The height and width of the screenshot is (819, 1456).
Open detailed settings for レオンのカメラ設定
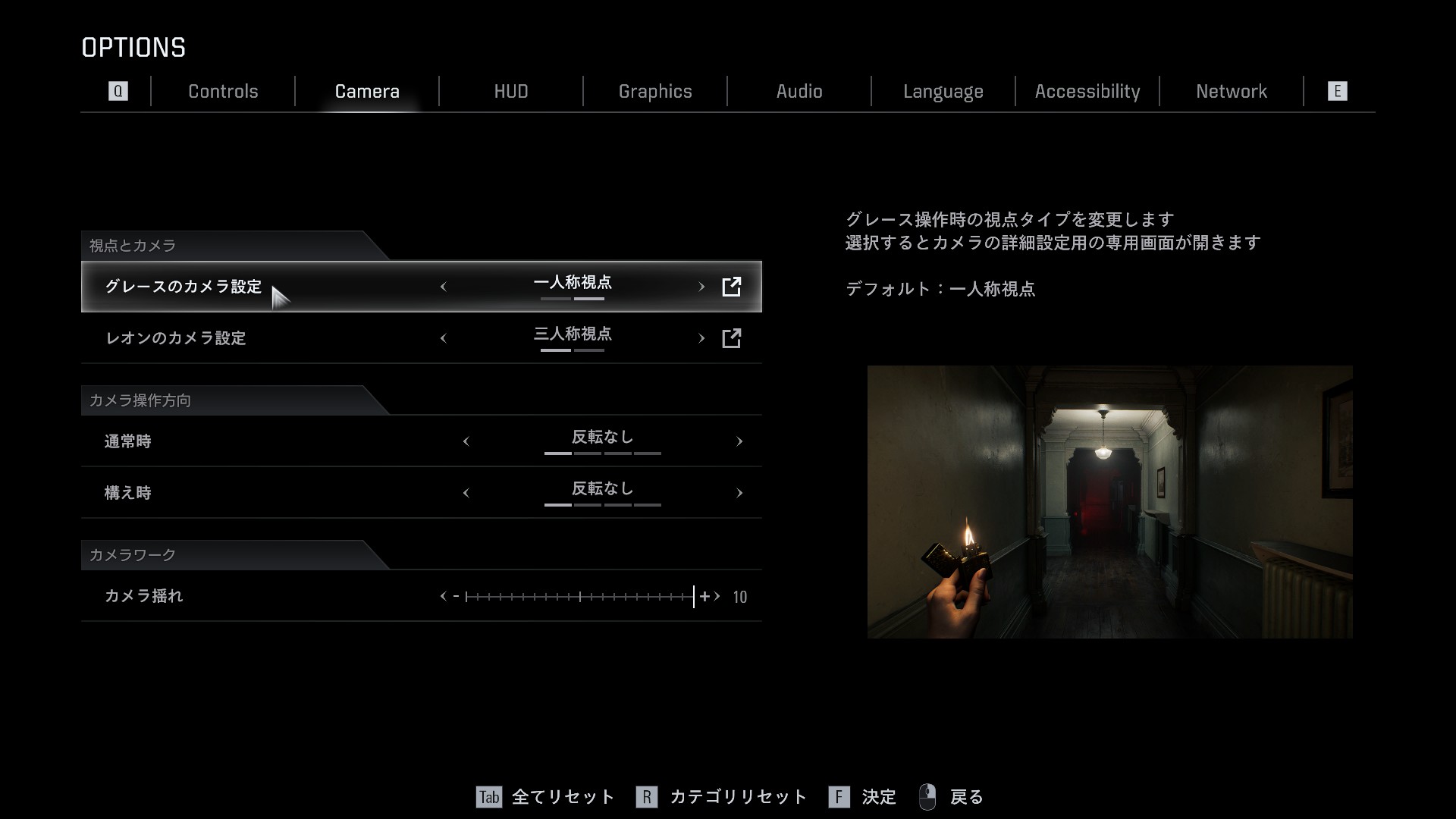tap(733, 338)
